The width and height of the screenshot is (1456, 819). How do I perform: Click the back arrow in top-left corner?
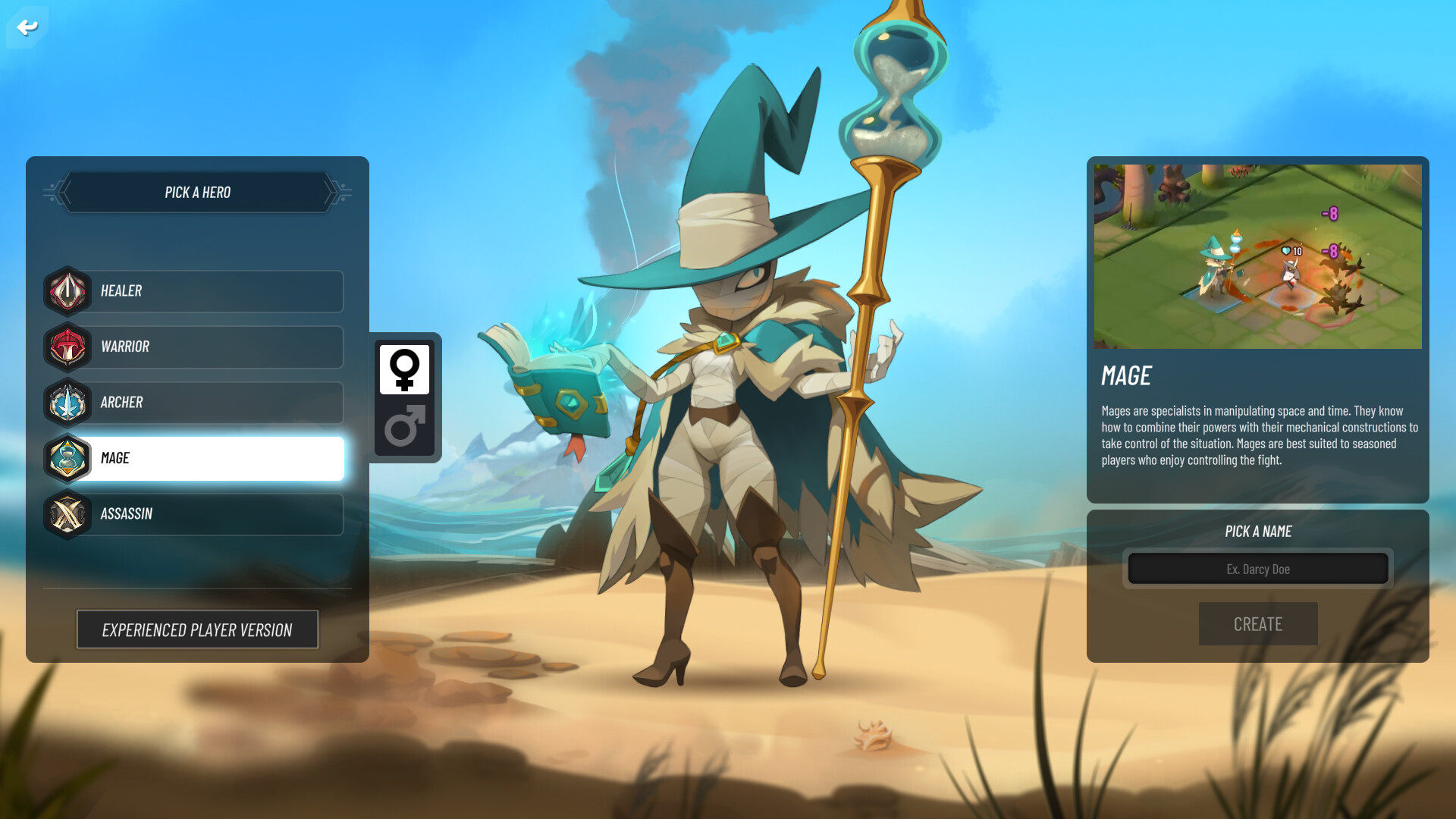(x=27, y=27)
